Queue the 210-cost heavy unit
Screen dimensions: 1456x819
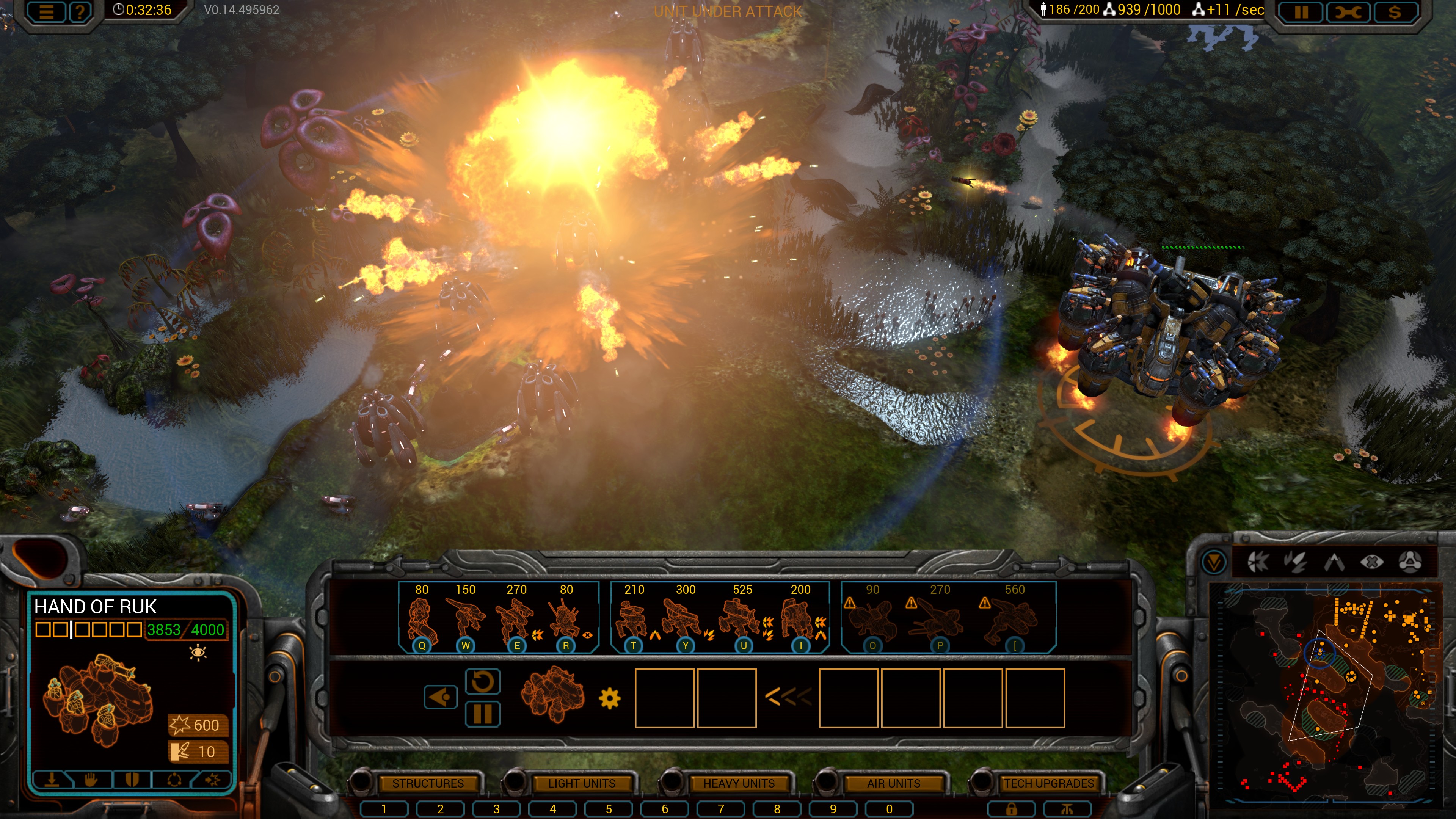click(633, 619)
